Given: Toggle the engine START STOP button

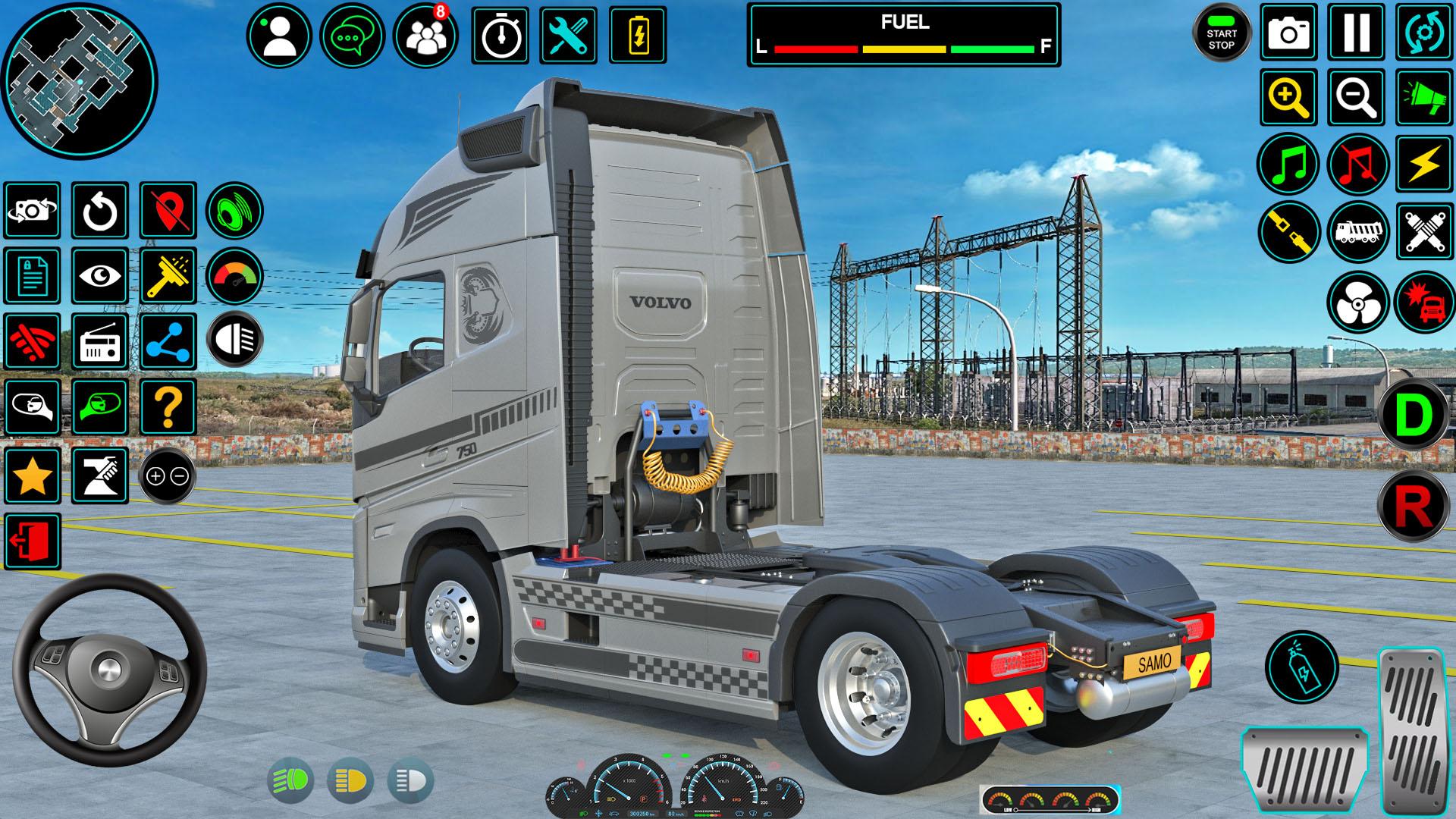Looking at the screenshot, I should [x=1221, y=35].
